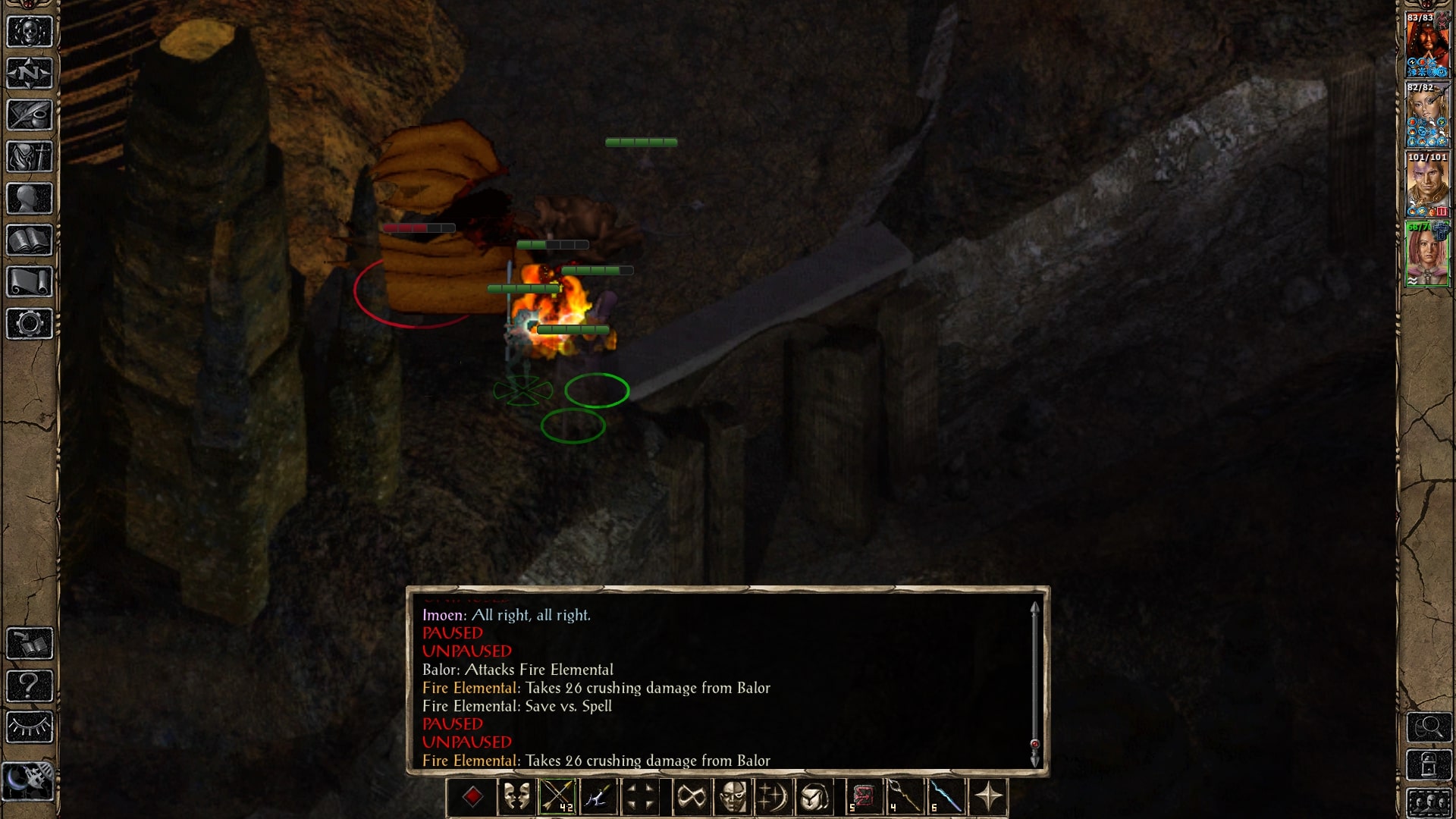Click the red diamond button on action bar
Screen dimensions: 1456x819
coord(472,797)
